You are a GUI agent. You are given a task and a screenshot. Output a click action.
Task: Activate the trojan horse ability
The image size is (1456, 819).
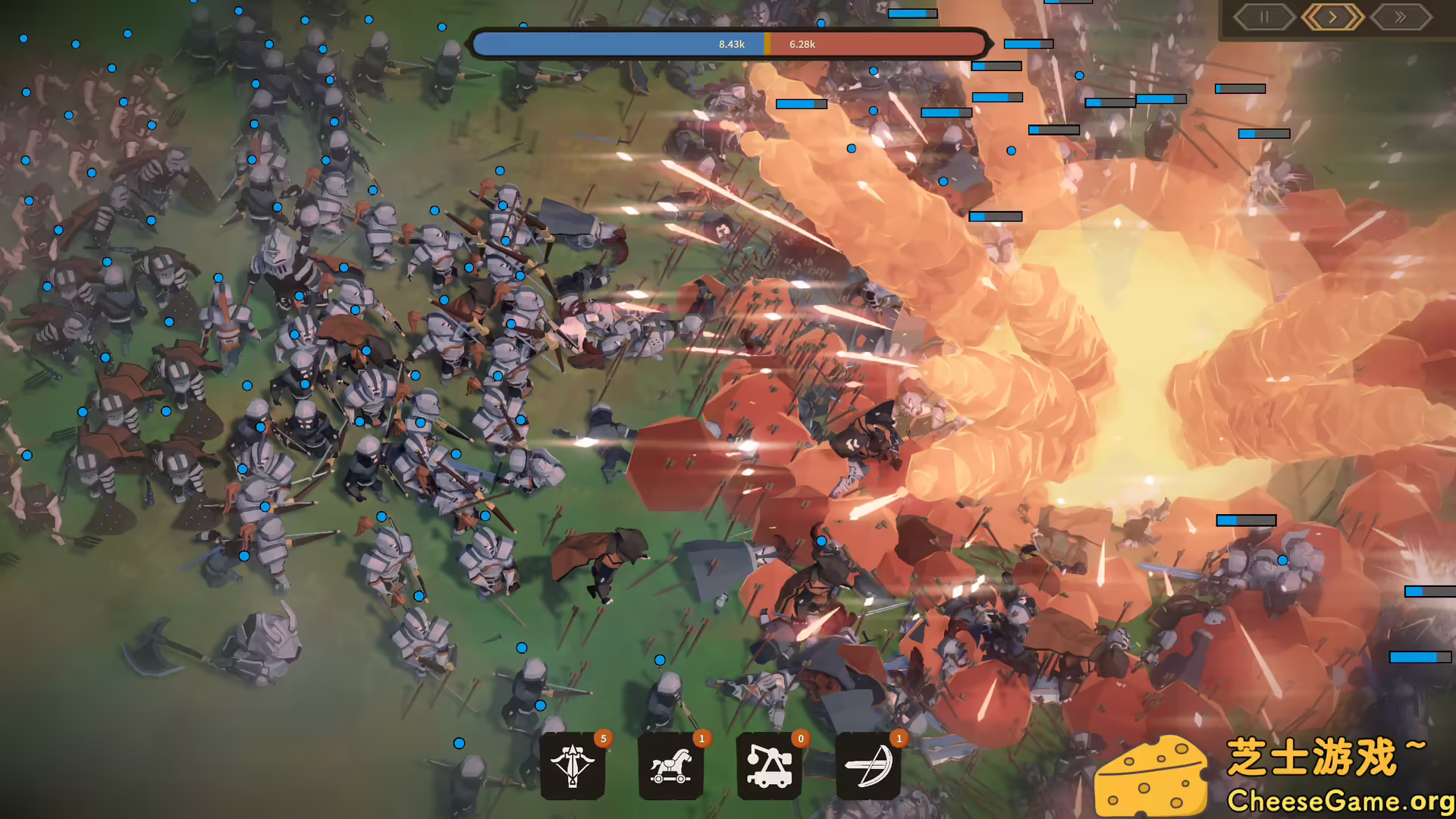tap(671, 765)
